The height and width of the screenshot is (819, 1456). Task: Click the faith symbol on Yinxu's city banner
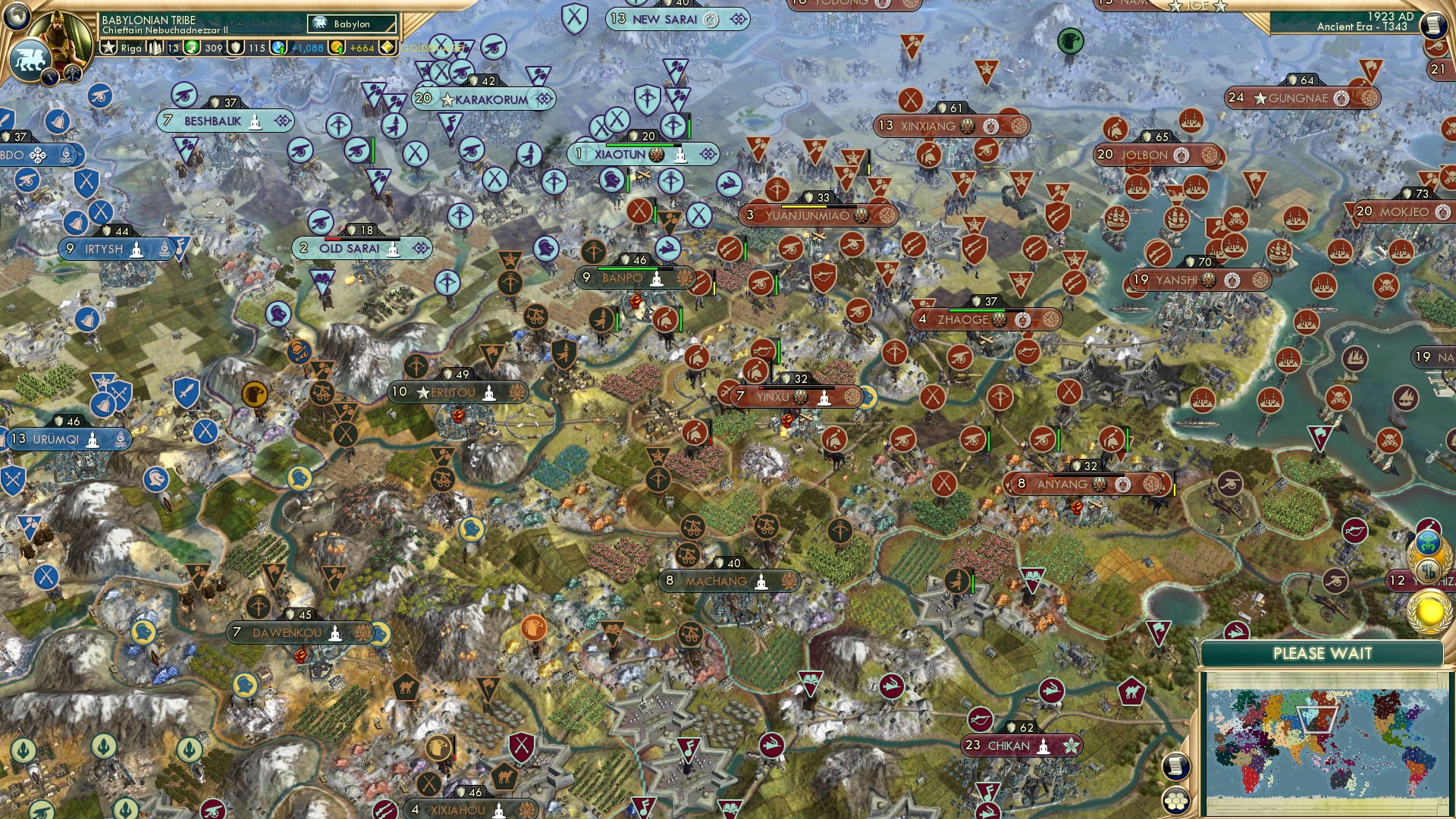coord(824,398)
